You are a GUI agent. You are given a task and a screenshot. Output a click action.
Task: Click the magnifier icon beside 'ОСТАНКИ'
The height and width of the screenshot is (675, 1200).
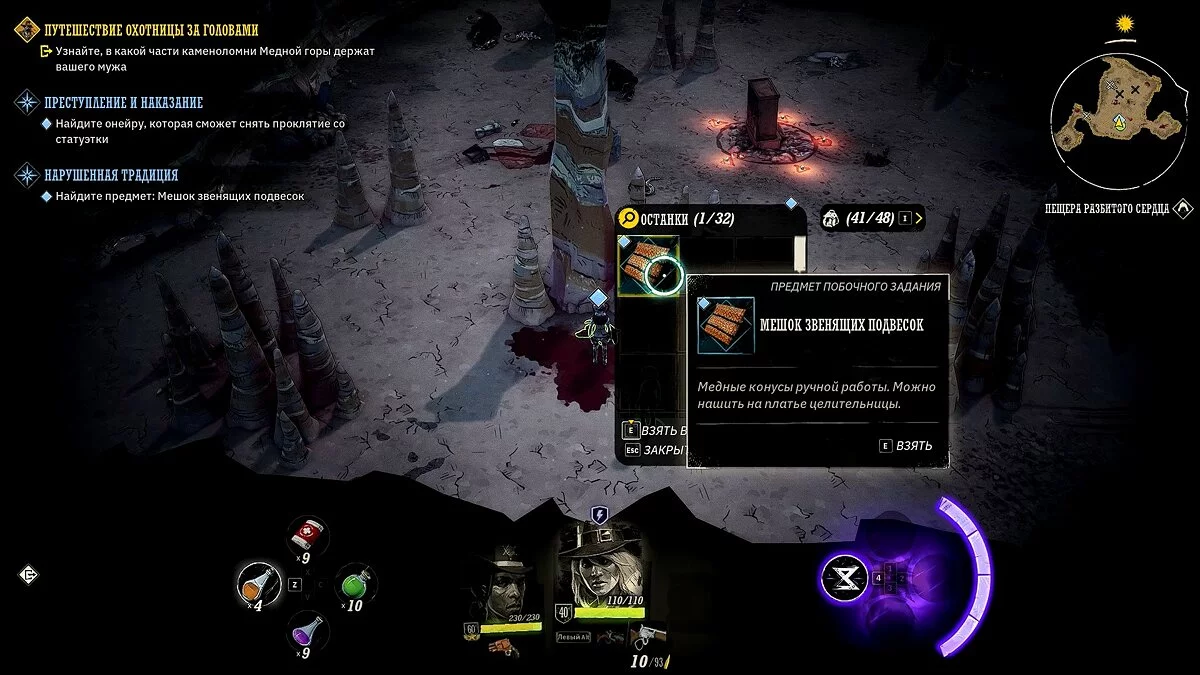click(x=630, y=218)
